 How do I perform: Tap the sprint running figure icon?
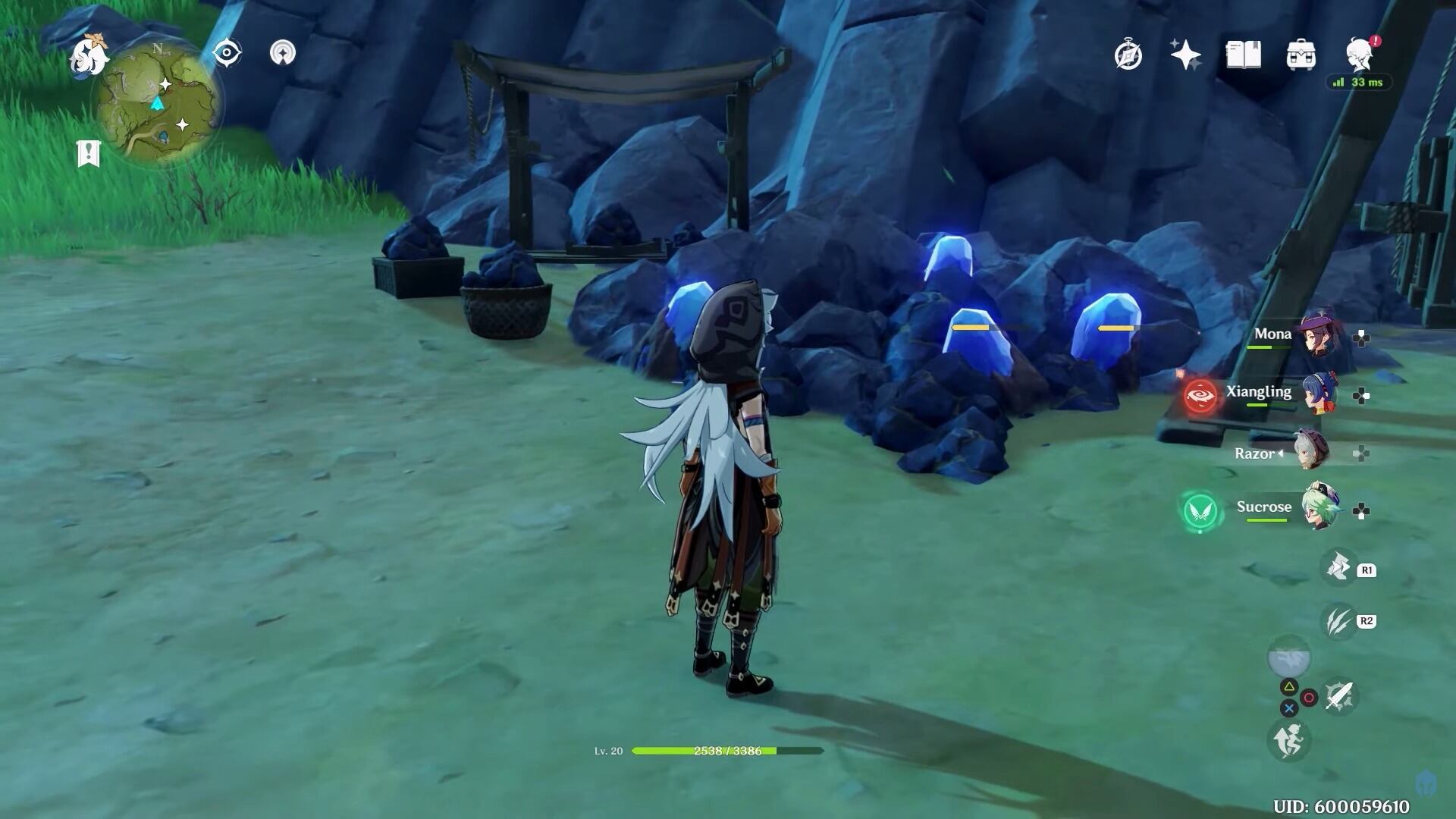tap(1288, 739)
